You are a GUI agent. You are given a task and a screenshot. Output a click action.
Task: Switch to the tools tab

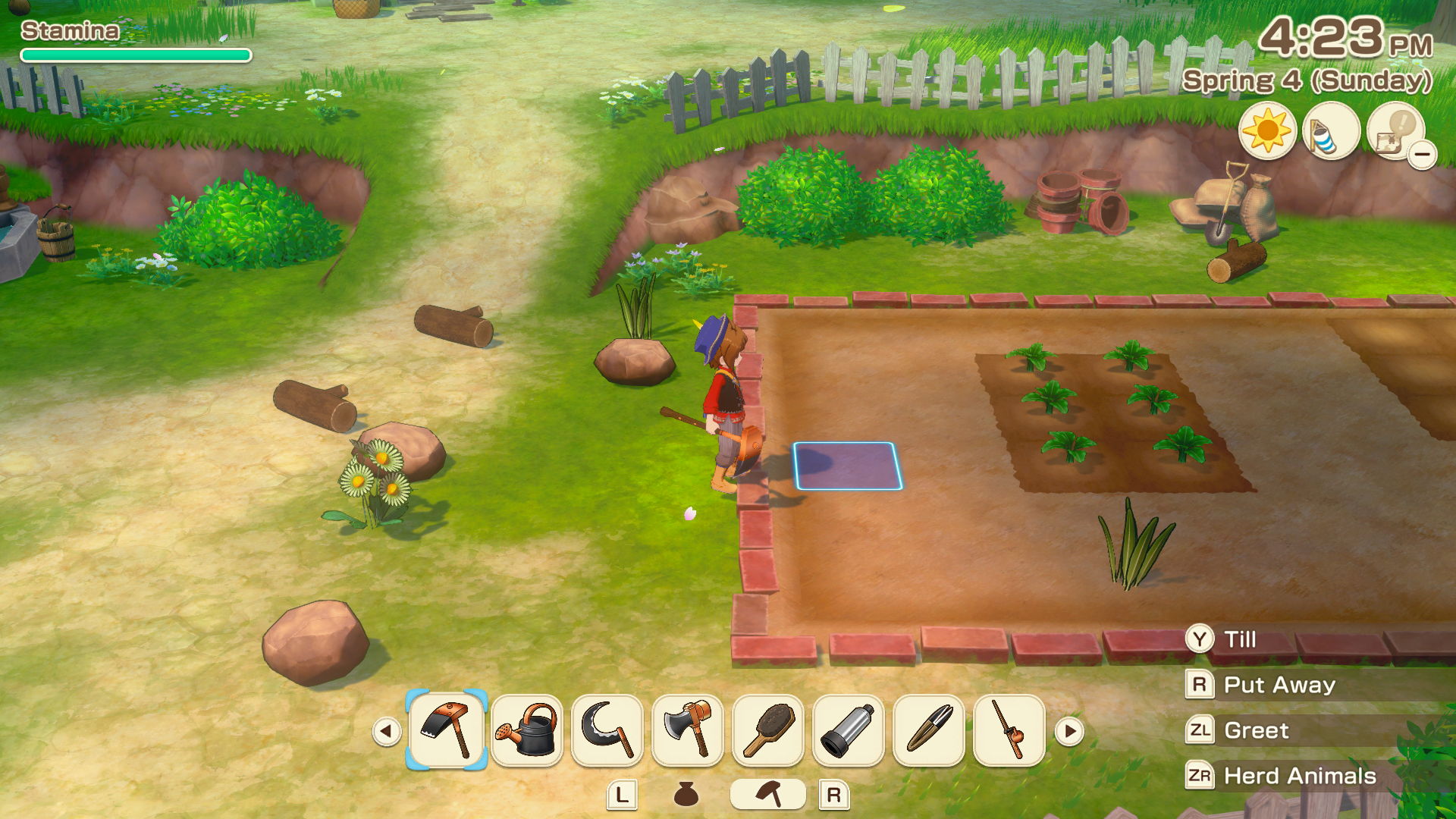tap(768, 794)
